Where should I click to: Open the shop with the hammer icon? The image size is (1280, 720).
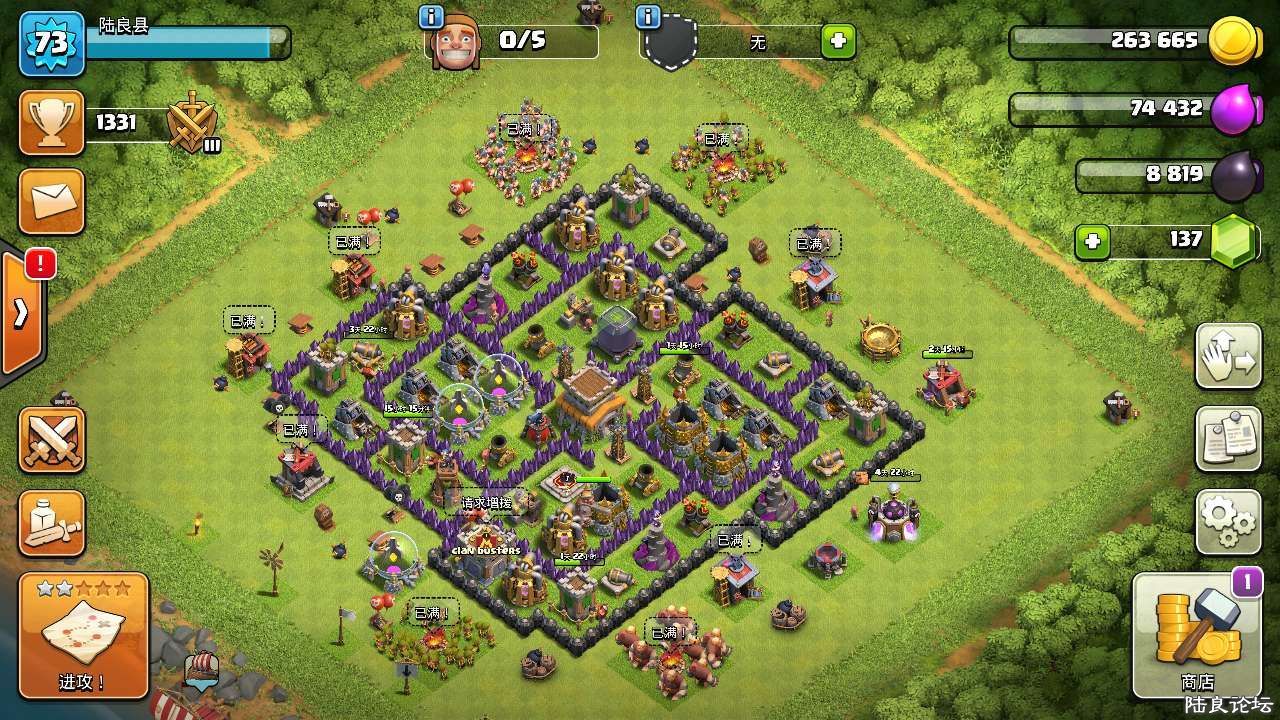[x=1196, y=634]
